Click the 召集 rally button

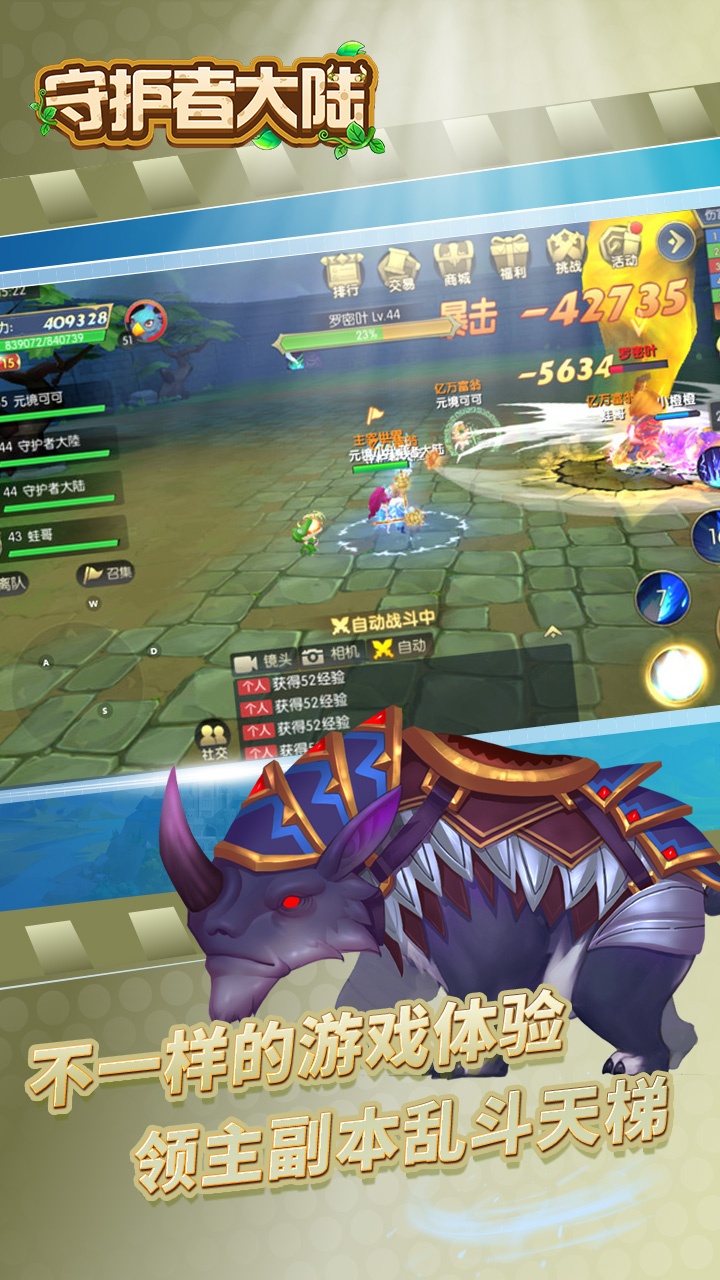point(107,573)
